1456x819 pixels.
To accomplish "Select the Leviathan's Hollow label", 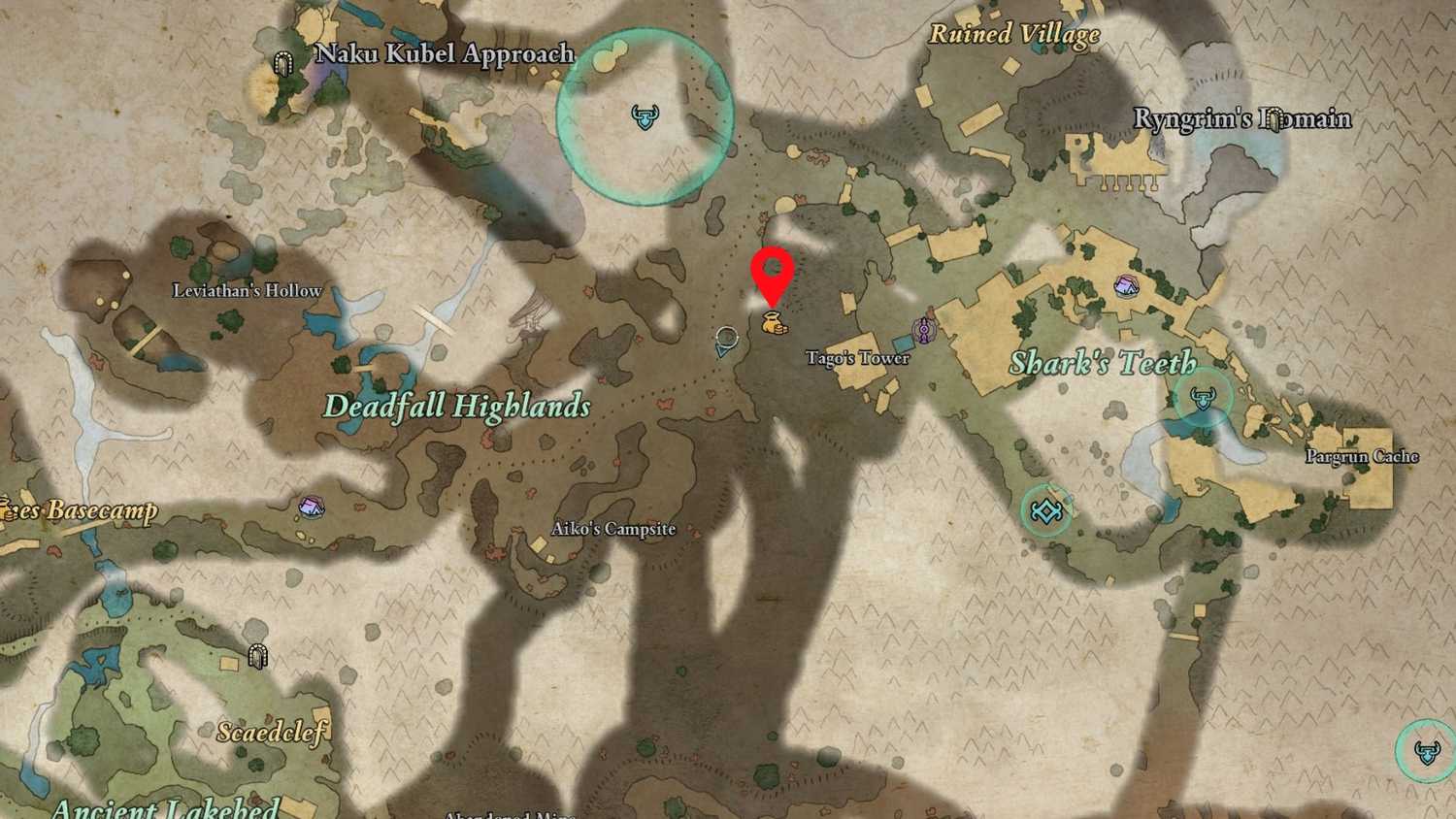I will [x=248, y=289].
